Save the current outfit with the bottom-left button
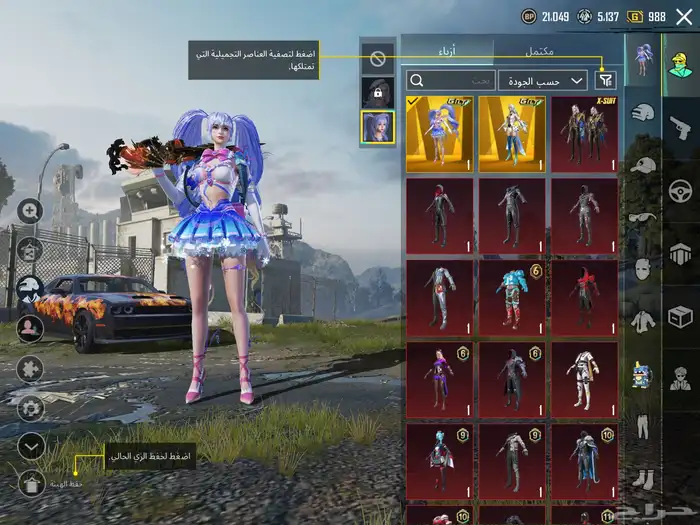The height and width of the screenshot is (525, 700). (31, 484)
